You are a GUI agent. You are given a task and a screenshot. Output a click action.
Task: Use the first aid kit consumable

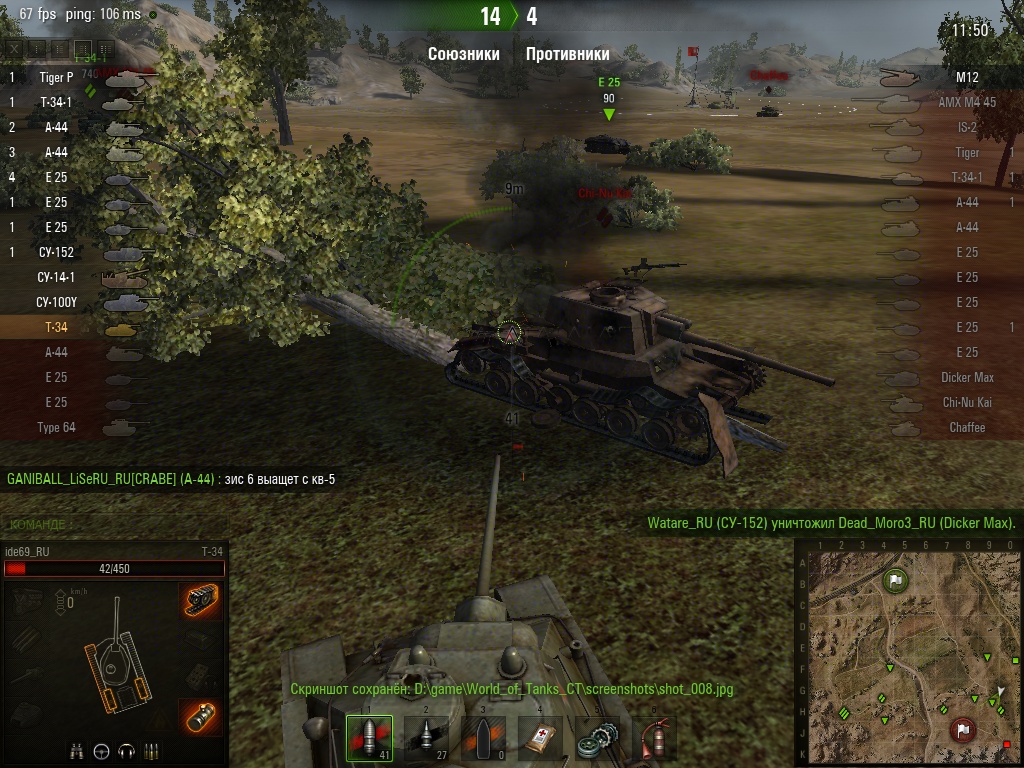click(x=541, y=738)
